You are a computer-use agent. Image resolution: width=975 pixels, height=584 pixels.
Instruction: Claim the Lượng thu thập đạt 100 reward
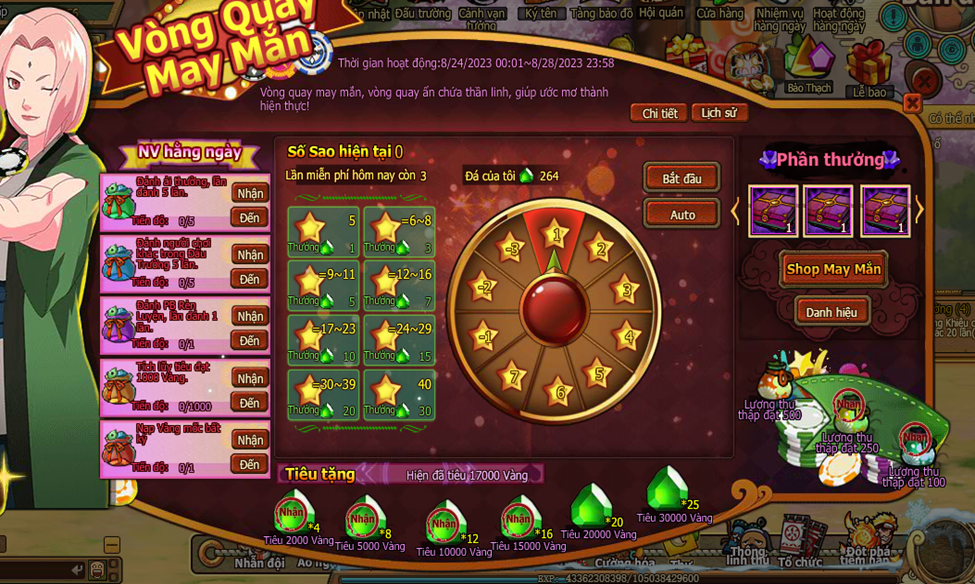coord(914,440)
